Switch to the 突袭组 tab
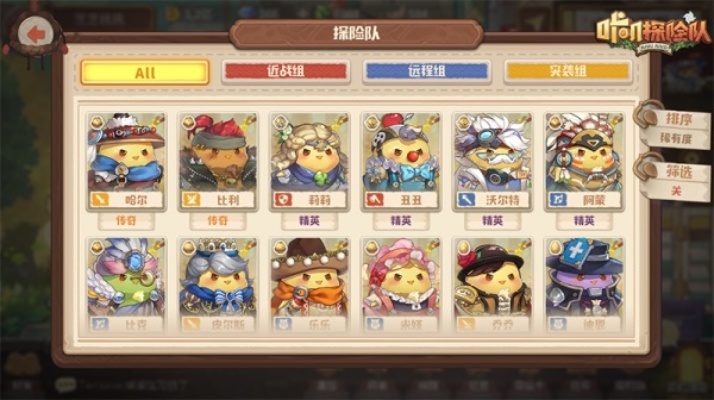Viewport: 714px width, 400px height. 568,72
